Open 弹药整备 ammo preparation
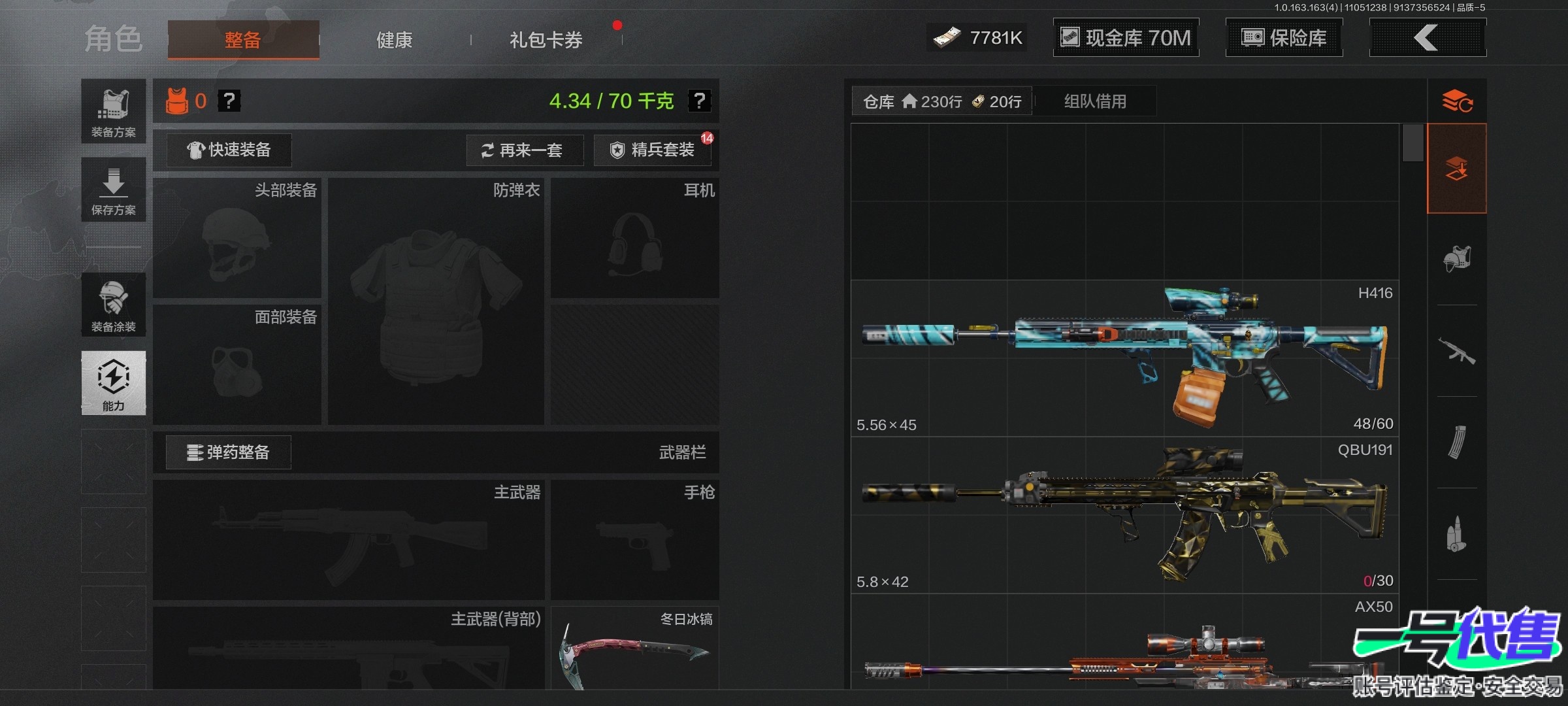This screenshot has height=706, width=1568. [228, 452]
